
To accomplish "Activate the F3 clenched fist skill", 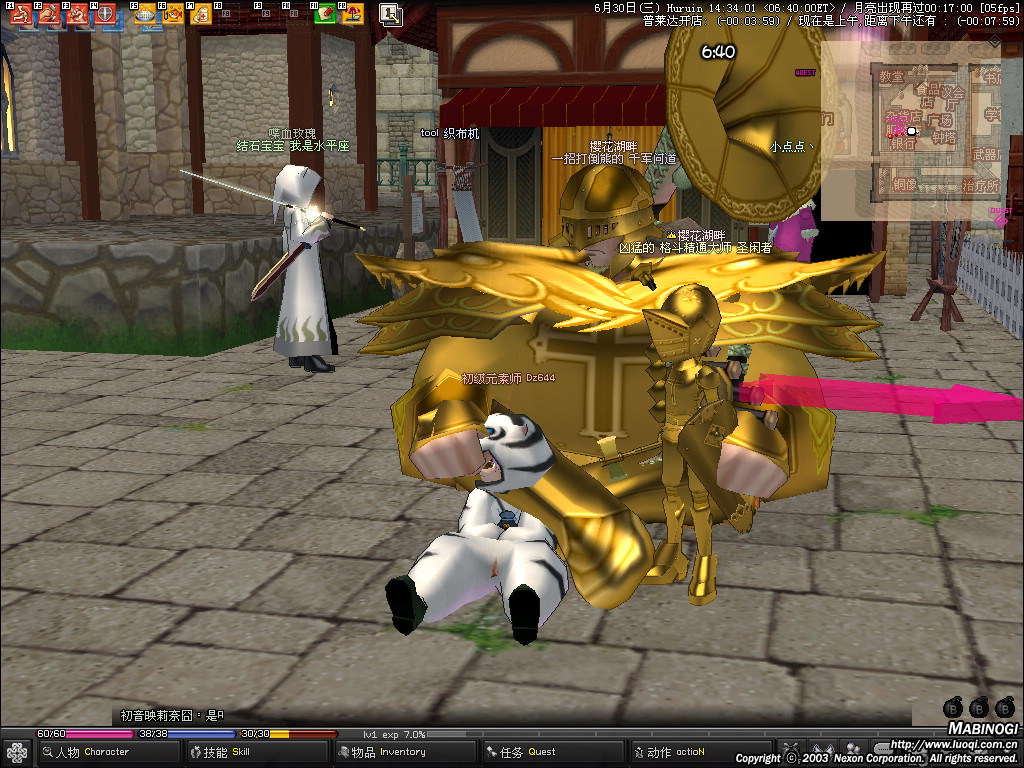I will tap(76, 14).
